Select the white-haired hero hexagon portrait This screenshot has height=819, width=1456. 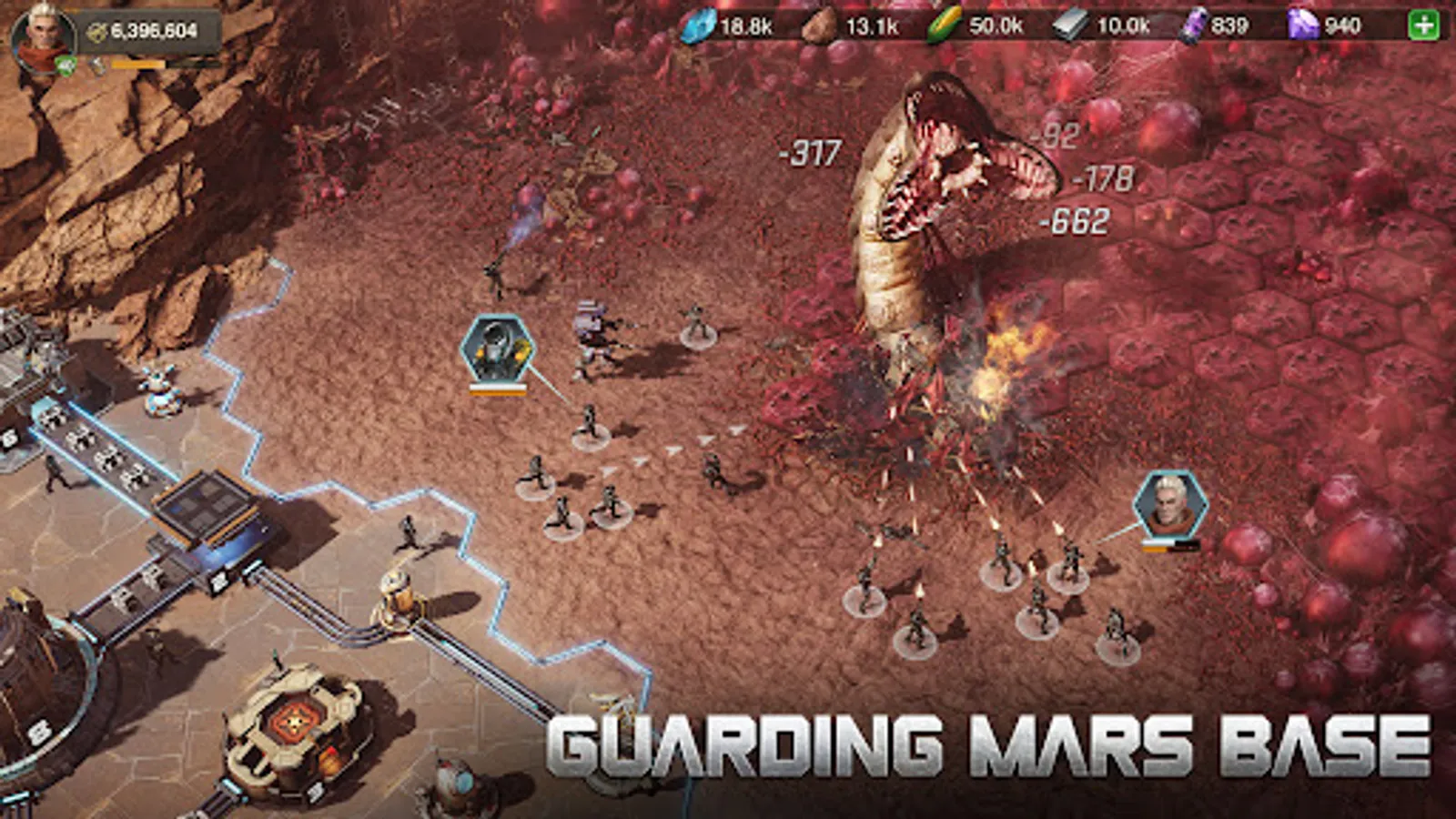point(1172,507)
